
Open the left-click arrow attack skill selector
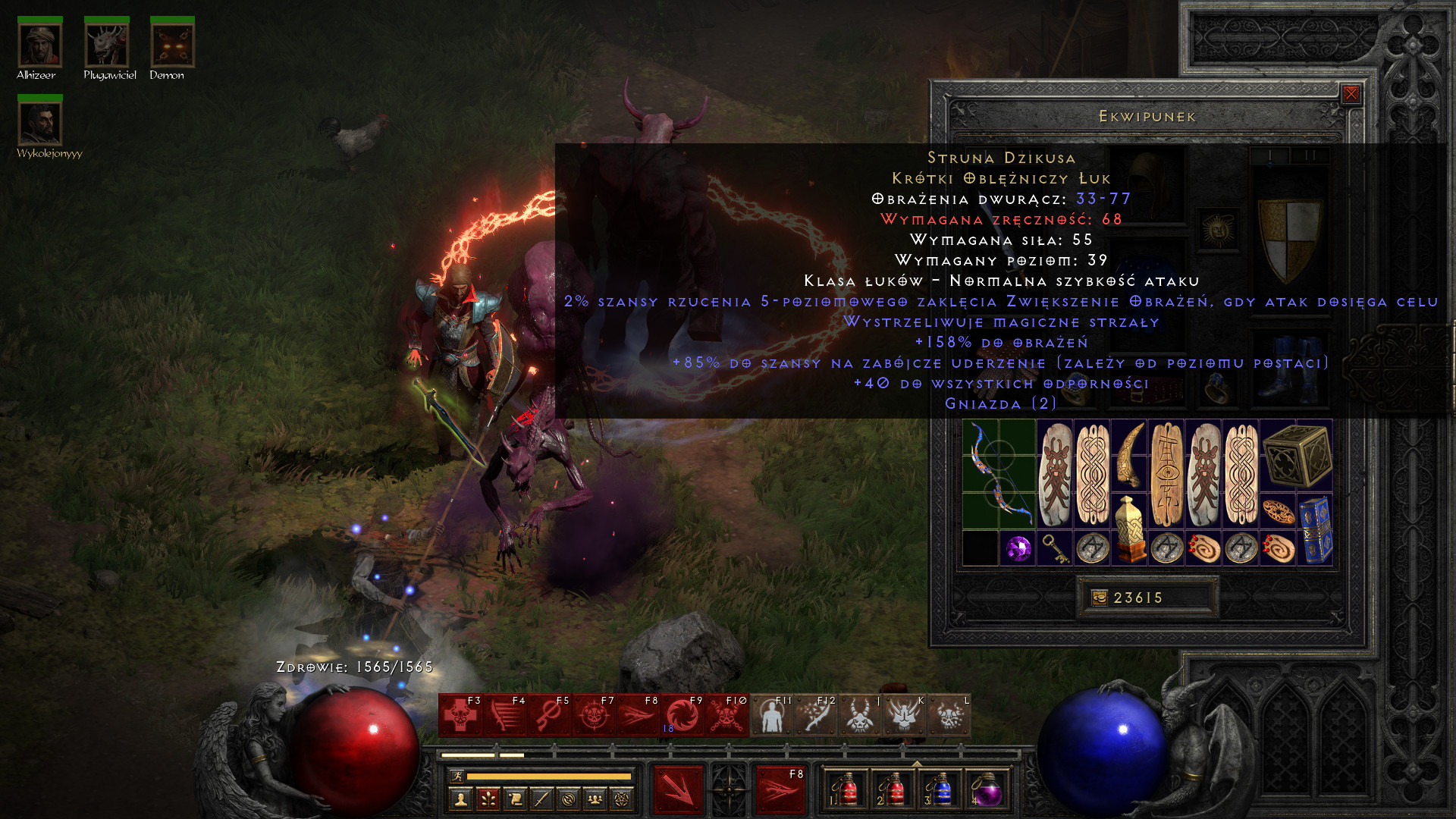[678, 790]
